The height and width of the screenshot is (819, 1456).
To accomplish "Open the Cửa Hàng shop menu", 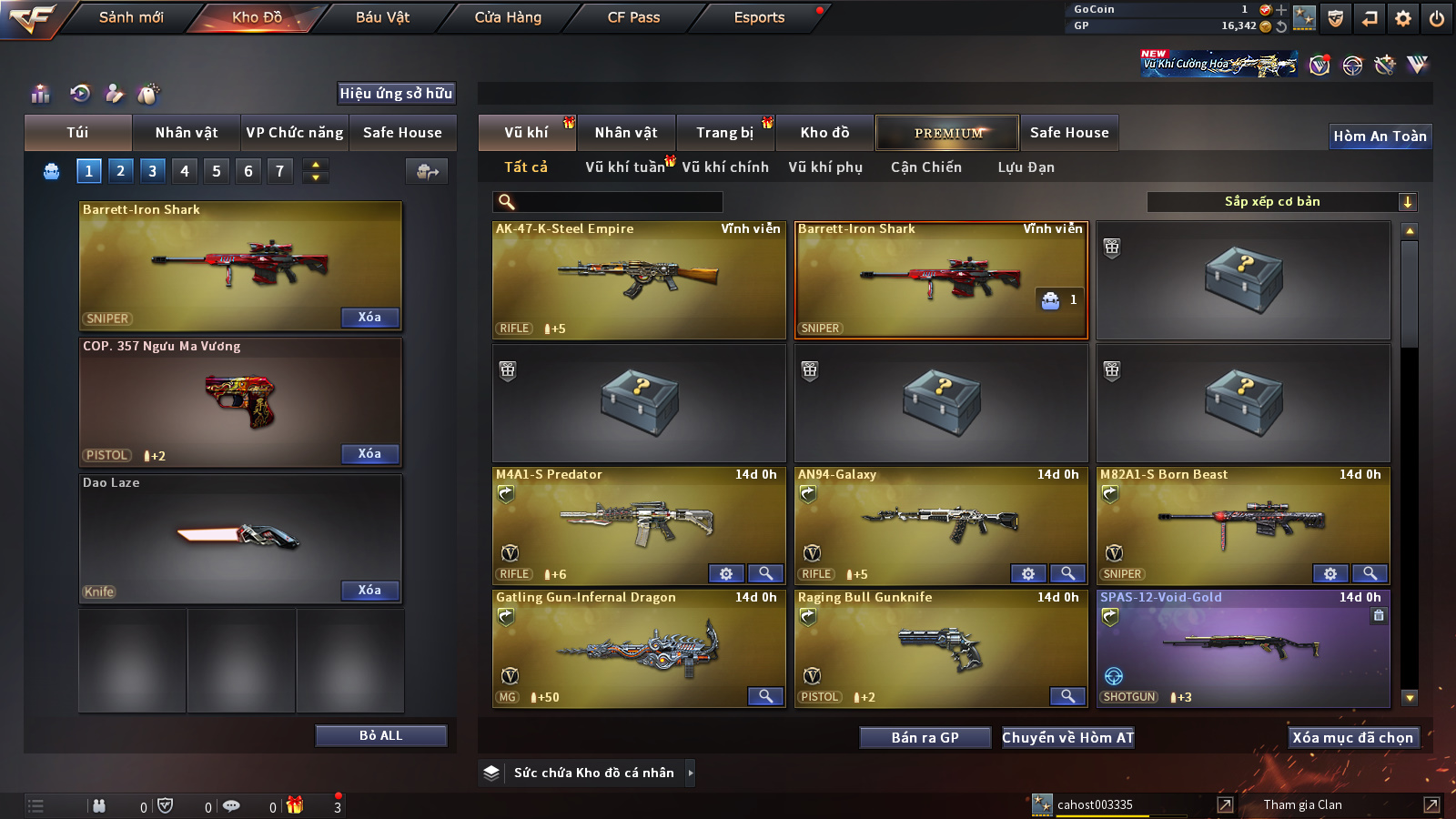I will tap(508, 17).
